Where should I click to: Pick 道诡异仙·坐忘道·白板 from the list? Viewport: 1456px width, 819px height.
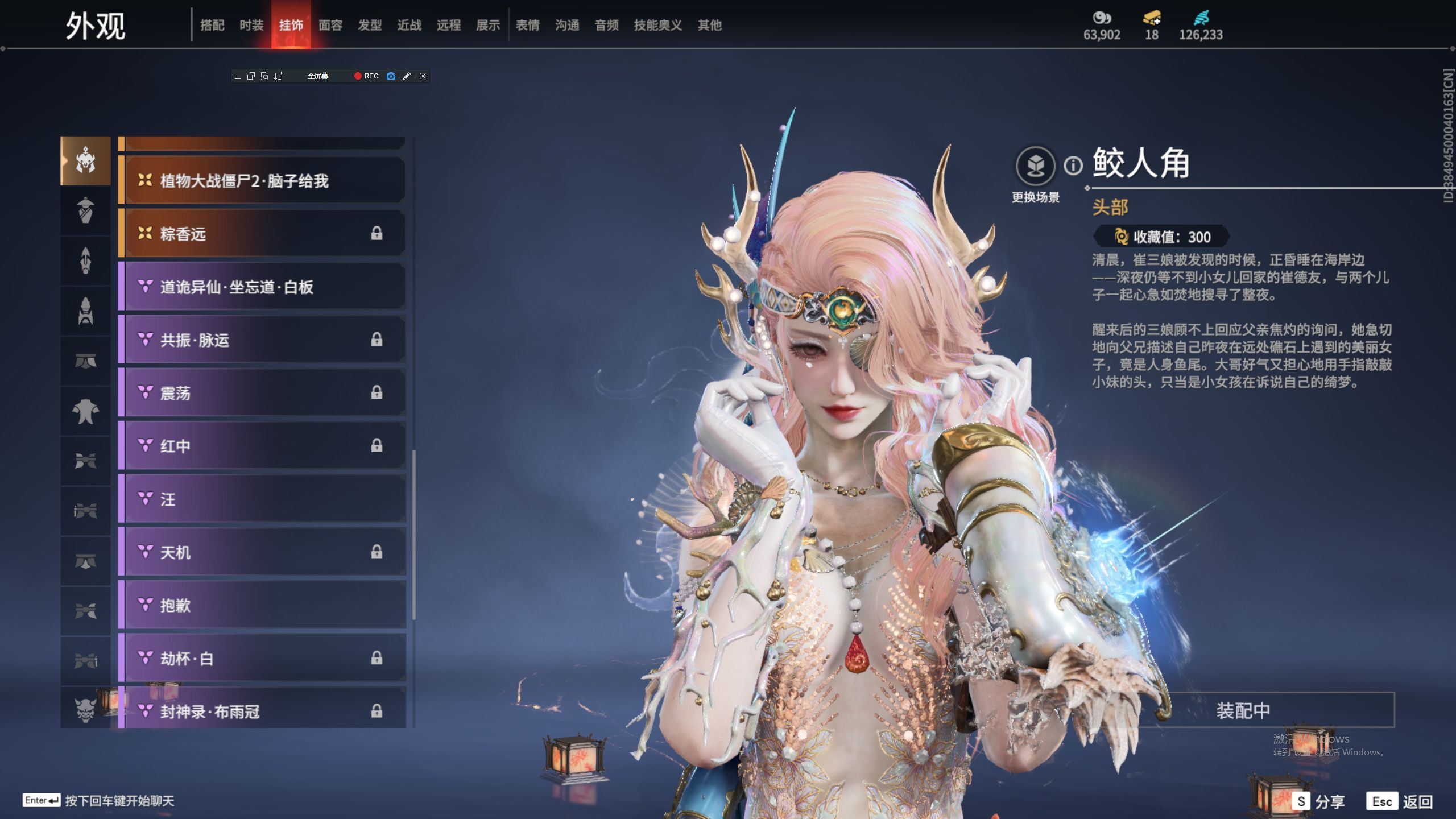click(263, 287)
